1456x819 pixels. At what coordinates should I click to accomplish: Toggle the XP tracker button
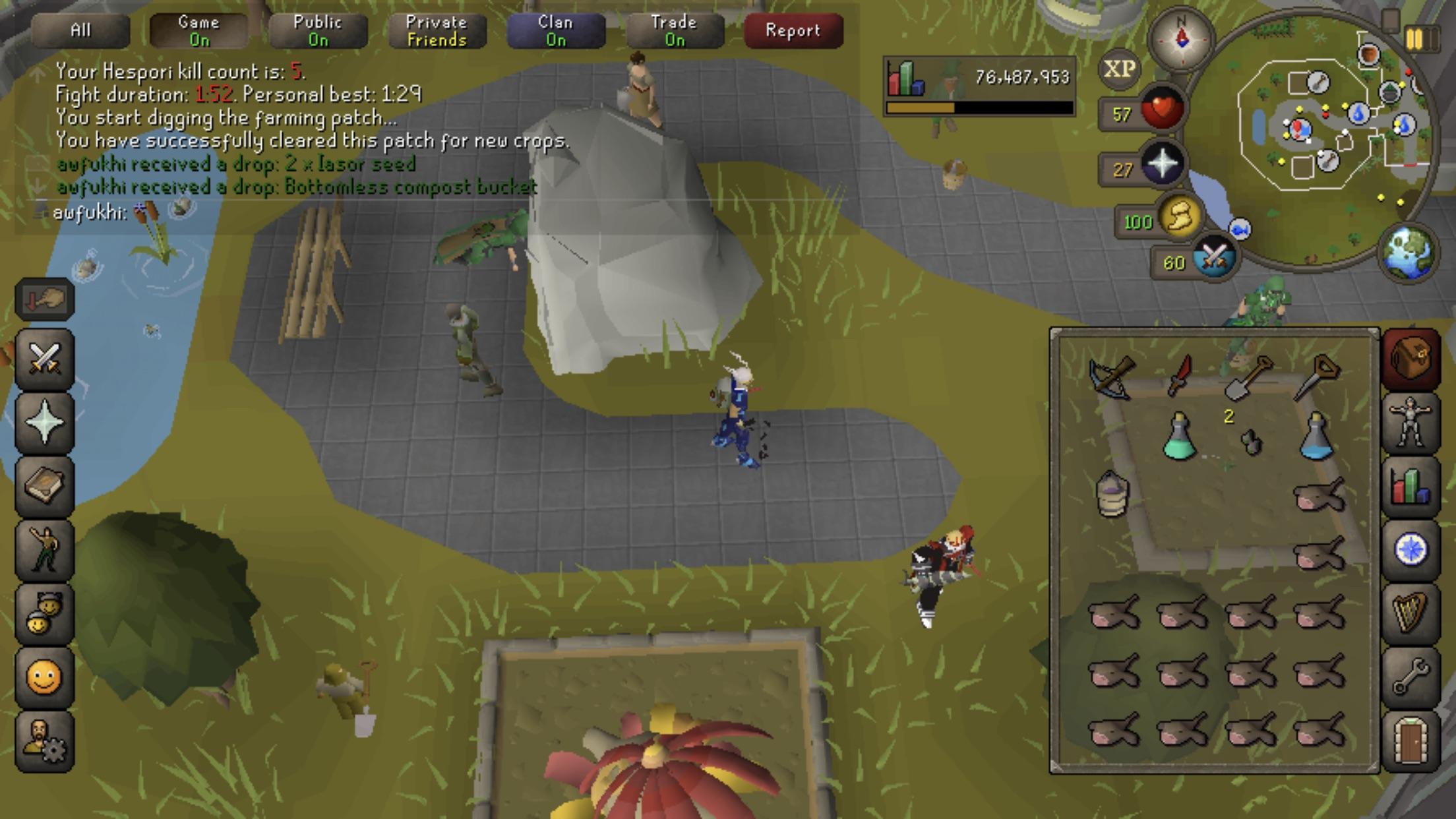coord(1119,69)
